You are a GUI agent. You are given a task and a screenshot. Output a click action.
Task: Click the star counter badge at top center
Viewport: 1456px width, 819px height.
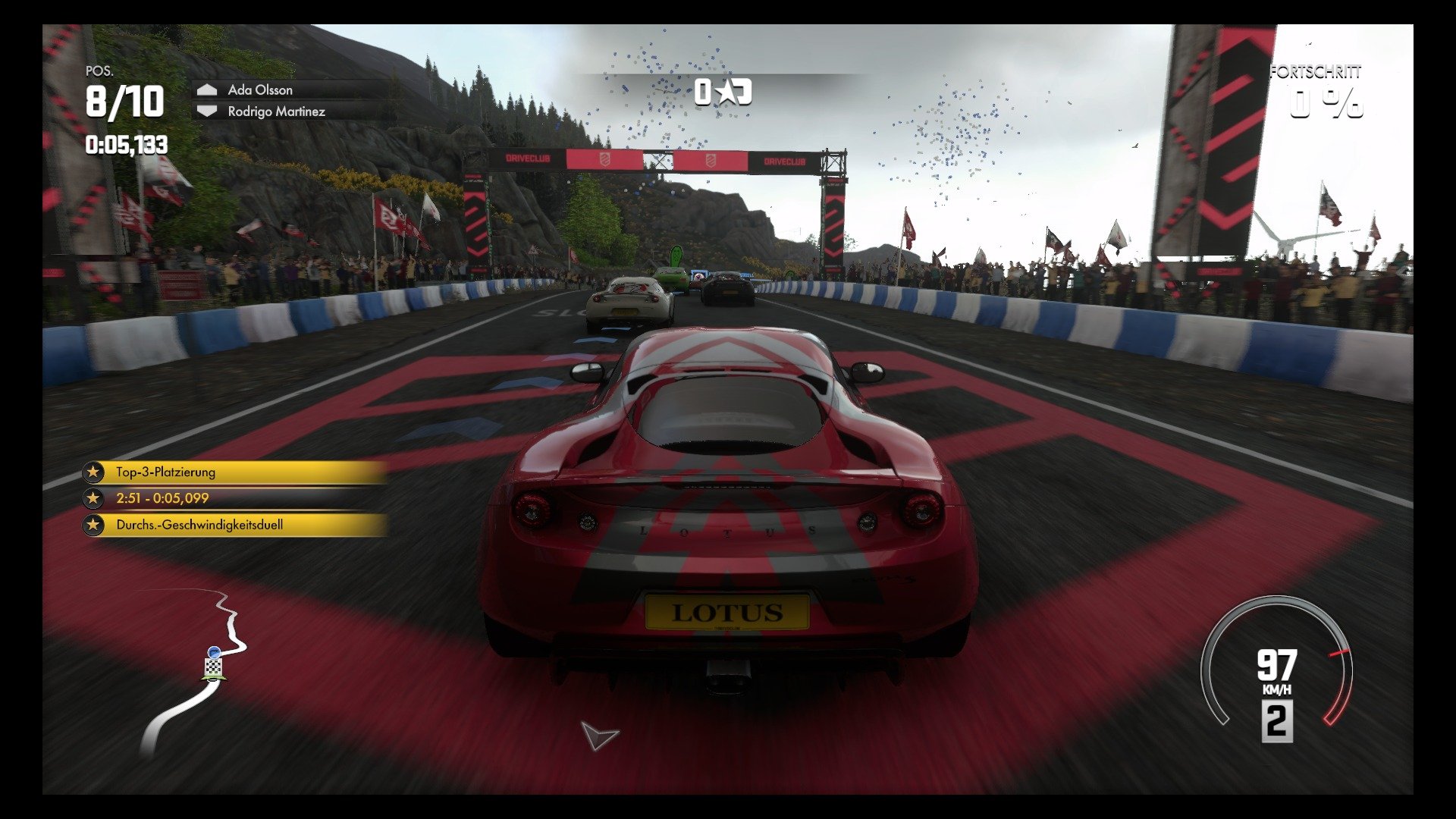click(x=723, y=93)
